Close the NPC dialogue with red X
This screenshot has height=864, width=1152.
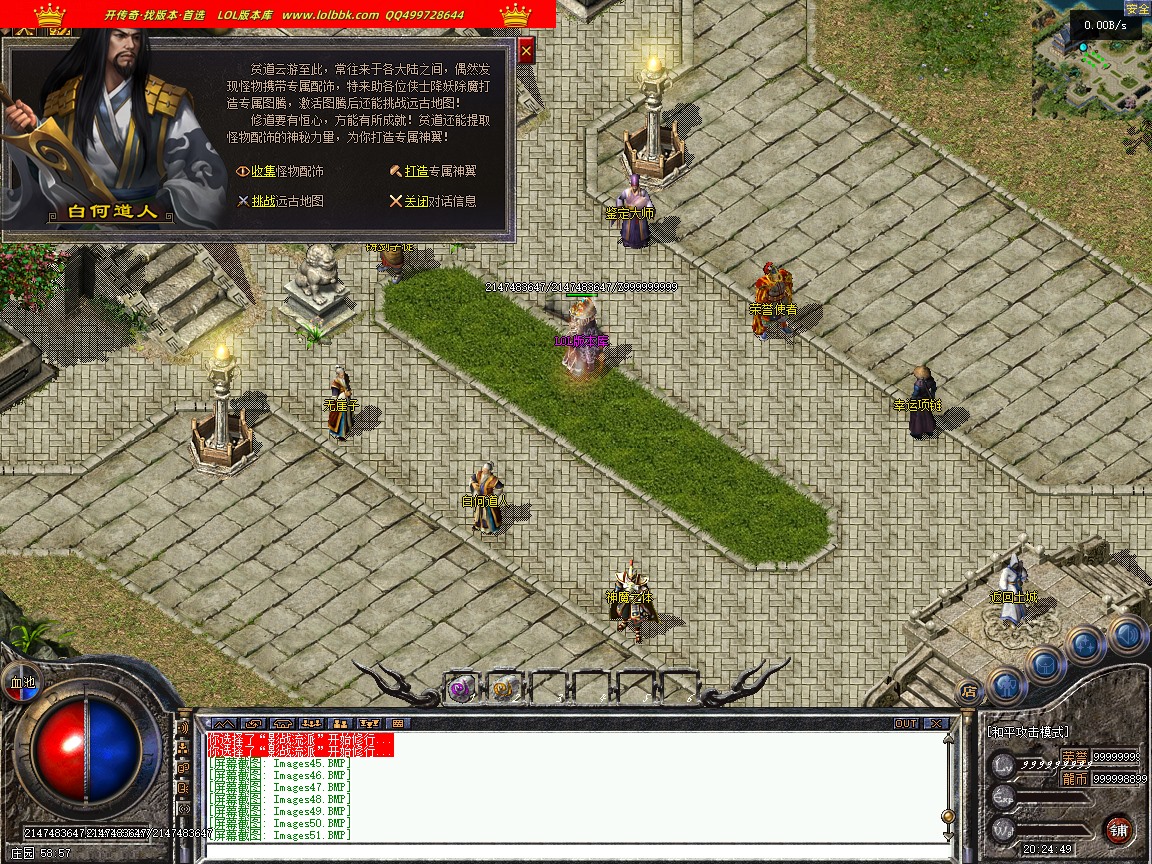coord(527,50)
